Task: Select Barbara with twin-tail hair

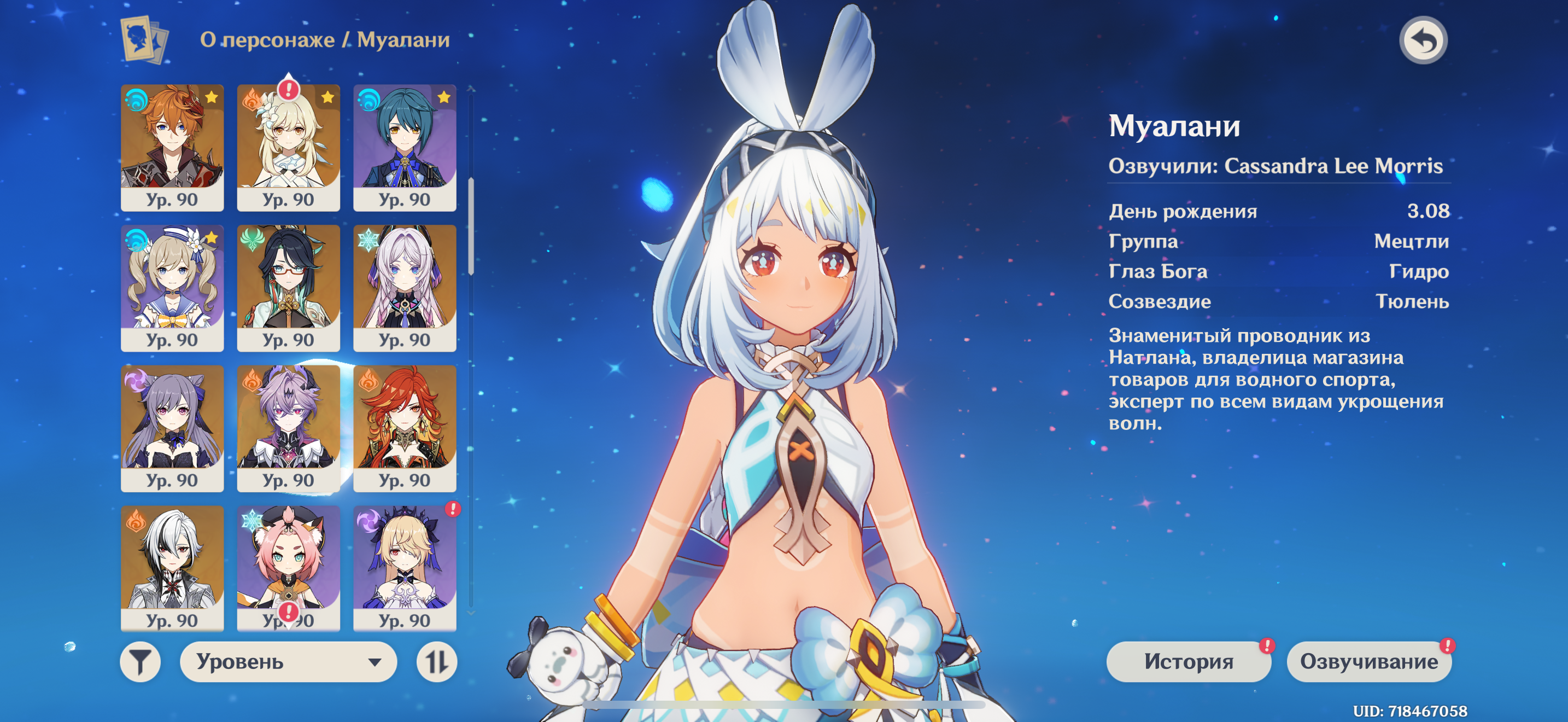Action: pos(172,287)
